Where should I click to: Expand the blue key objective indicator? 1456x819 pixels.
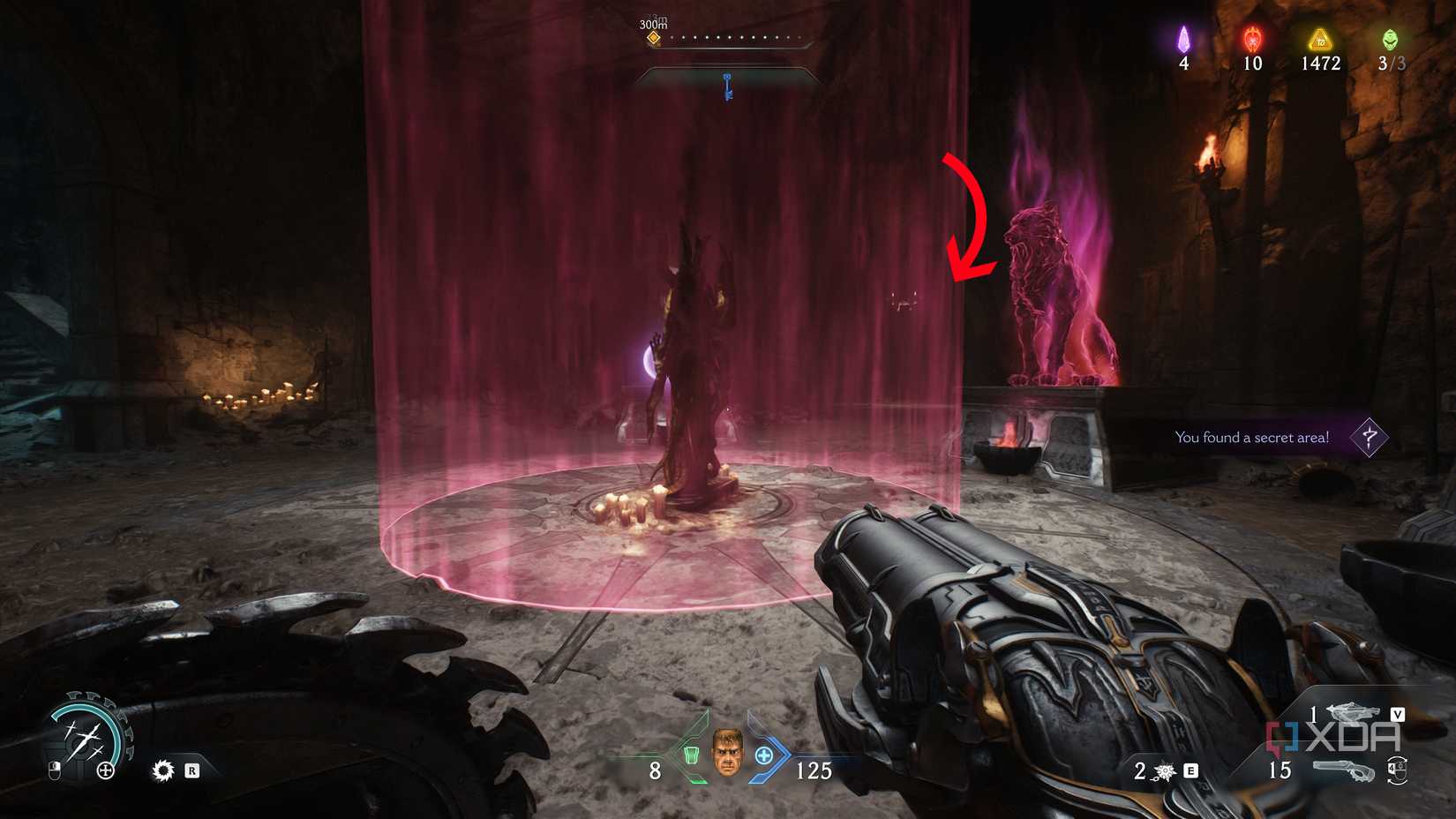(x=726, y=84)
